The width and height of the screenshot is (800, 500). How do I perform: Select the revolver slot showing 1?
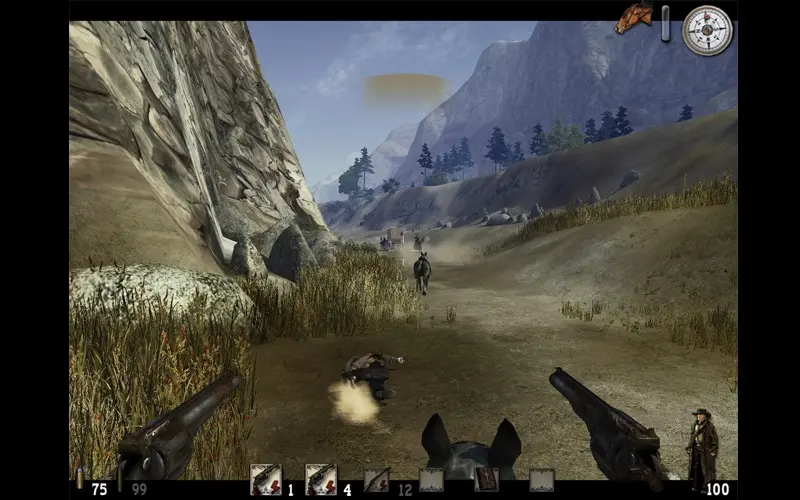tap(265, 480)
